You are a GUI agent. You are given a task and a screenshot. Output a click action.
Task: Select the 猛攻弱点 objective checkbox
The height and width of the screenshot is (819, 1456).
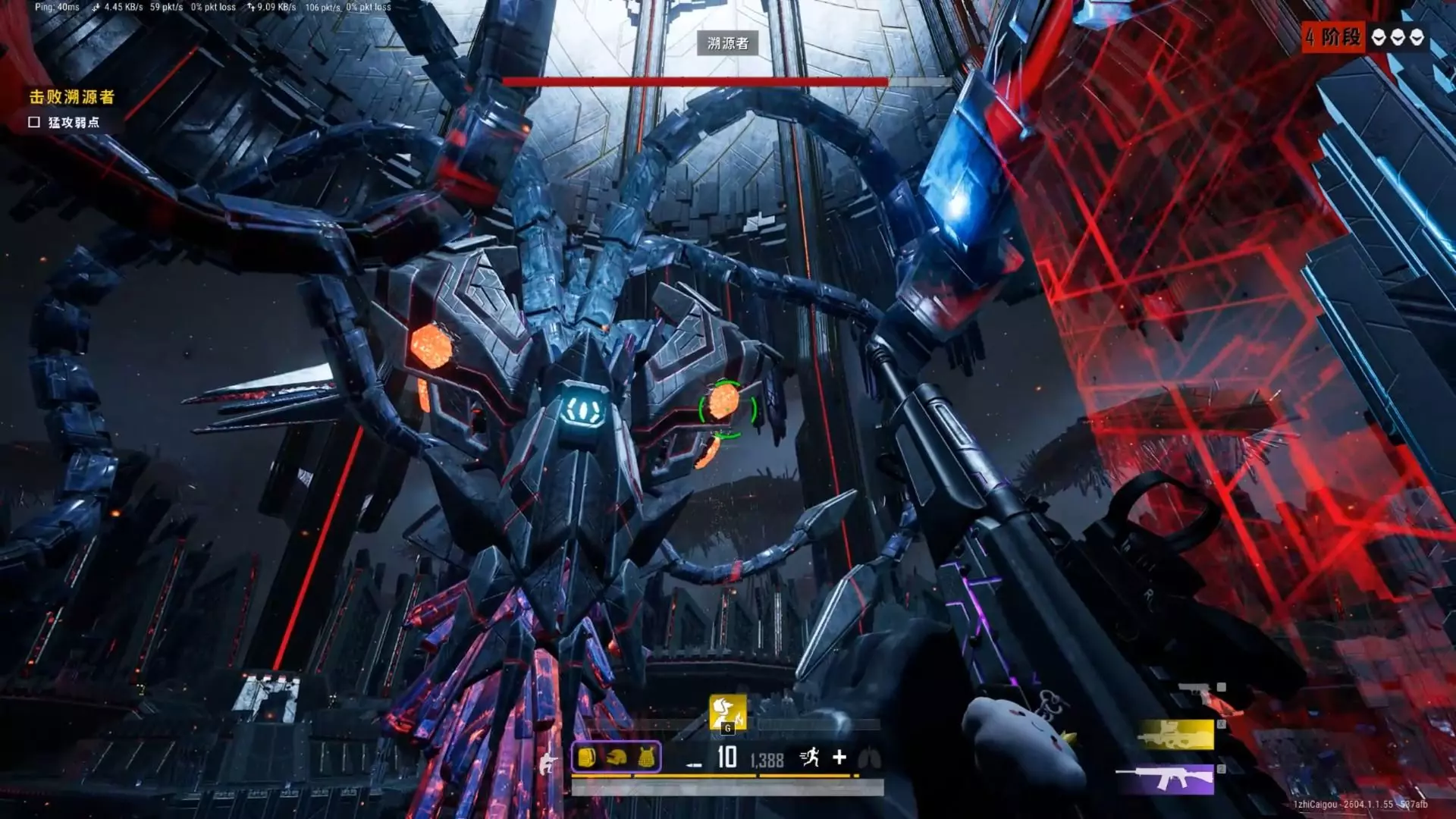coord(34,122)
